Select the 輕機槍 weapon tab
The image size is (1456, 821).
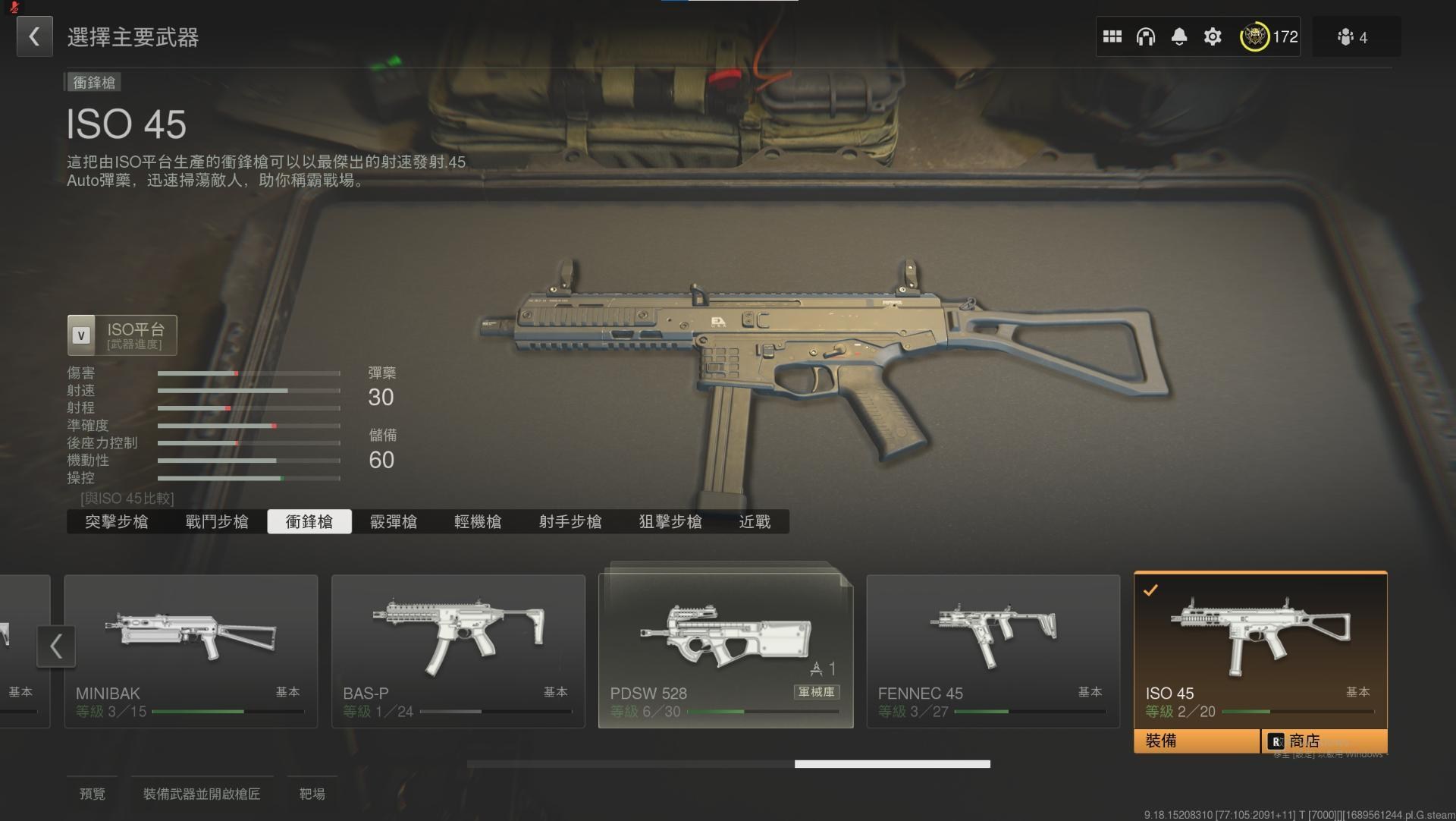(x=478, y=521)
